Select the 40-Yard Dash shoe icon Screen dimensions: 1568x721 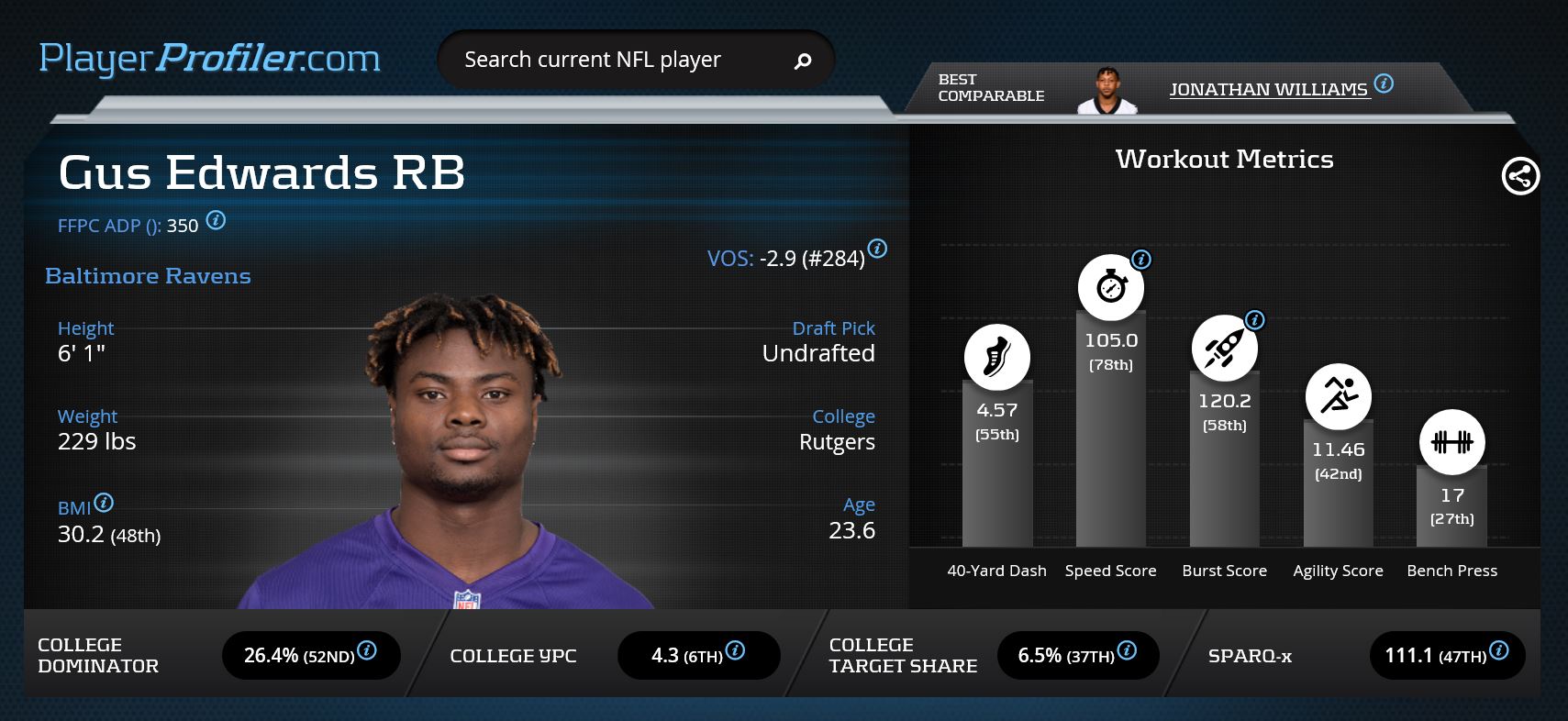coord(996,357)
